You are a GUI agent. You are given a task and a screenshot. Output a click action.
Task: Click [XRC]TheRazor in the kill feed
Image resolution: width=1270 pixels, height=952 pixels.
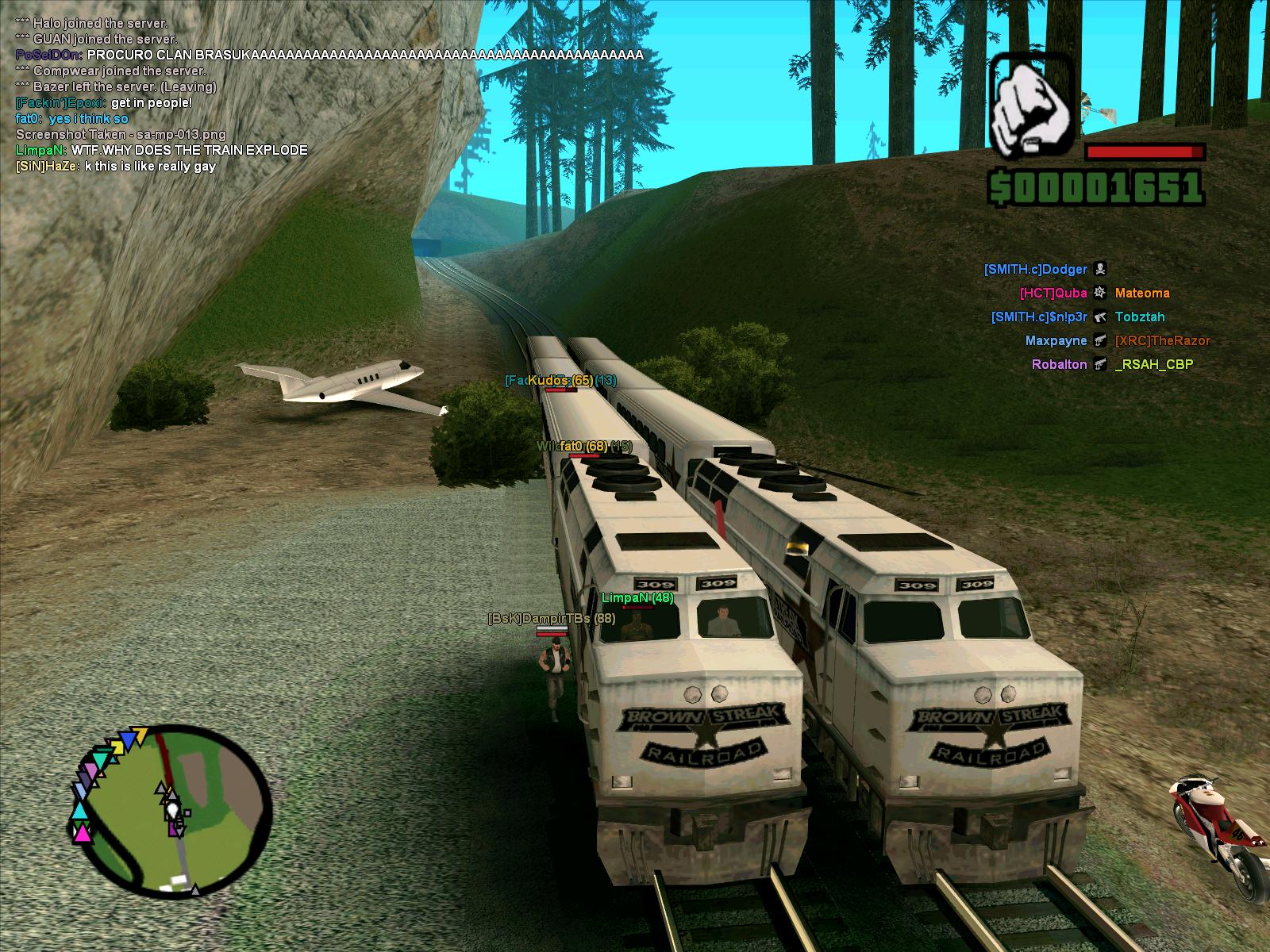pyautogui.click(x=1162, y=341)
